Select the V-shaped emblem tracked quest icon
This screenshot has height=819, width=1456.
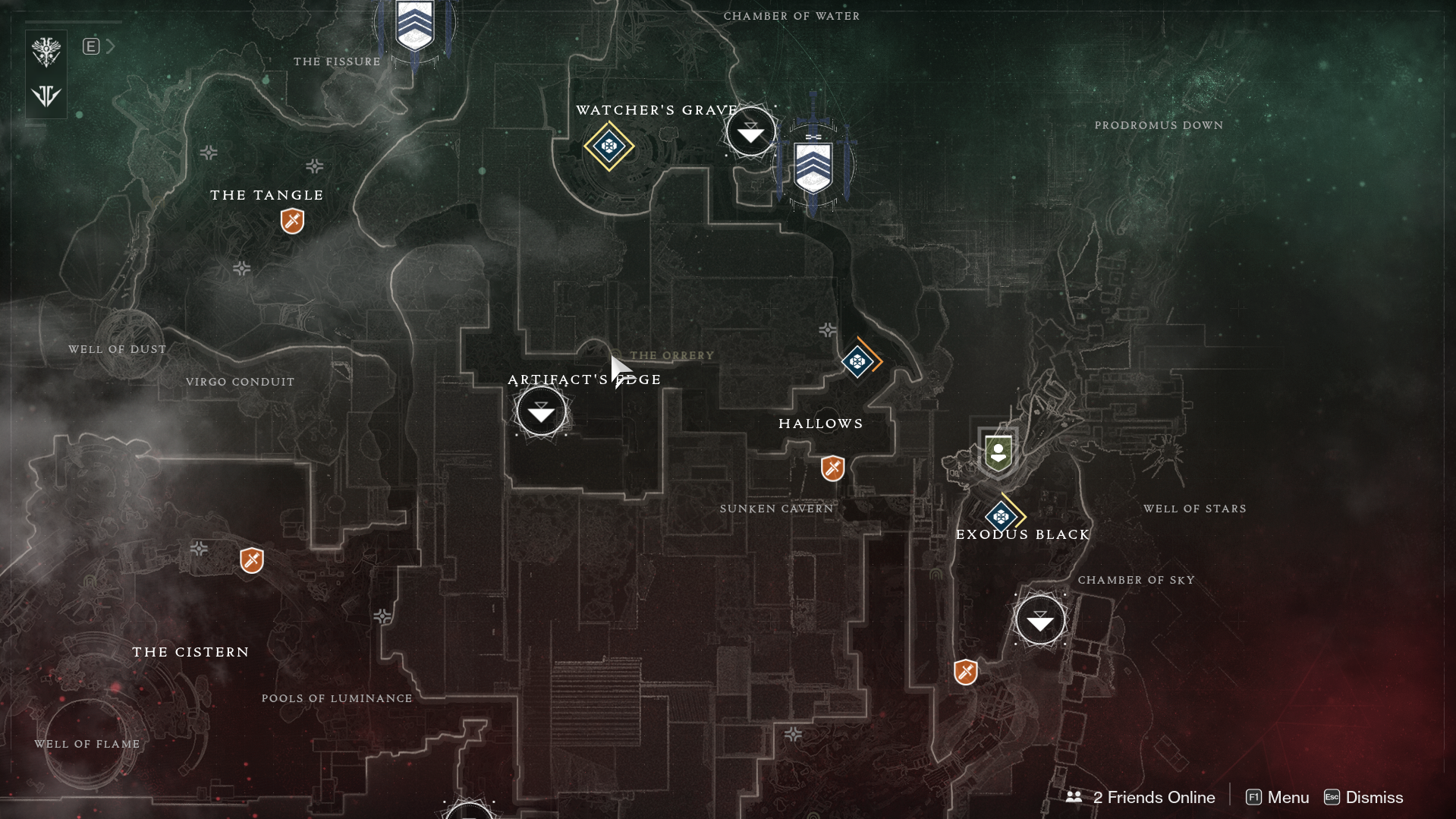coord(46,96)
